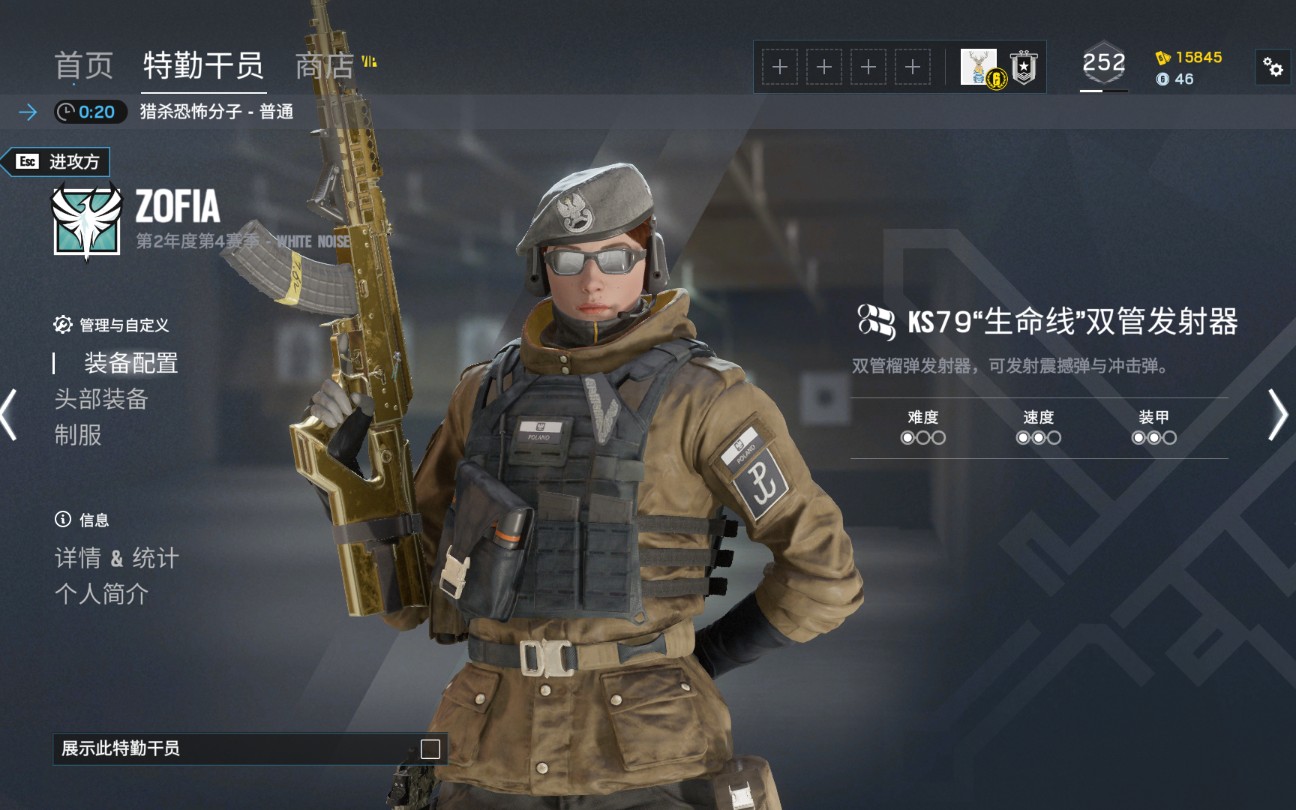Toggle the 展示此特勤干员 checkbox
Viewport: 1296px width, 810px height.
430,749
